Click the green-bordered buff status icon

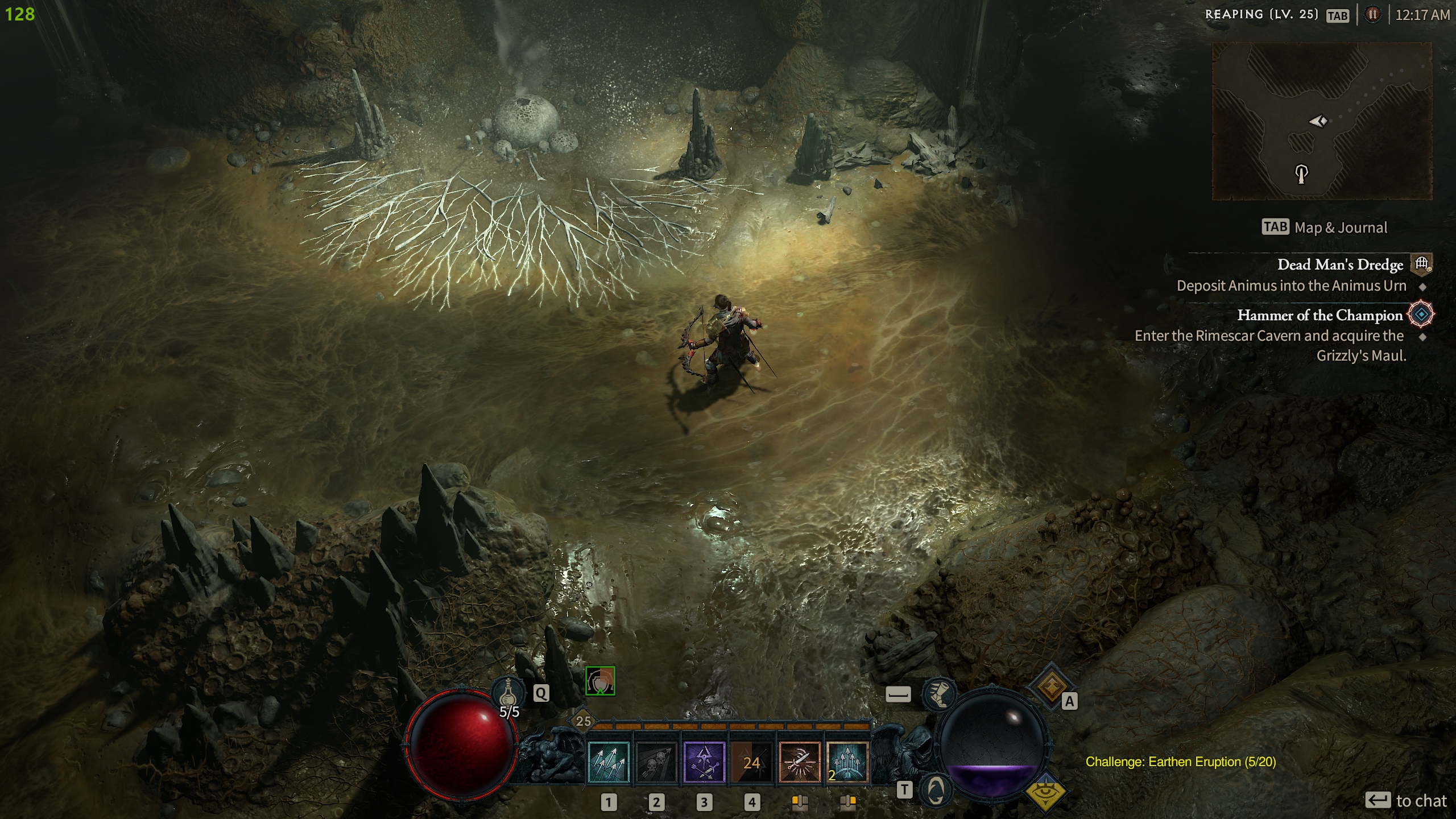(x=600, y=681)
